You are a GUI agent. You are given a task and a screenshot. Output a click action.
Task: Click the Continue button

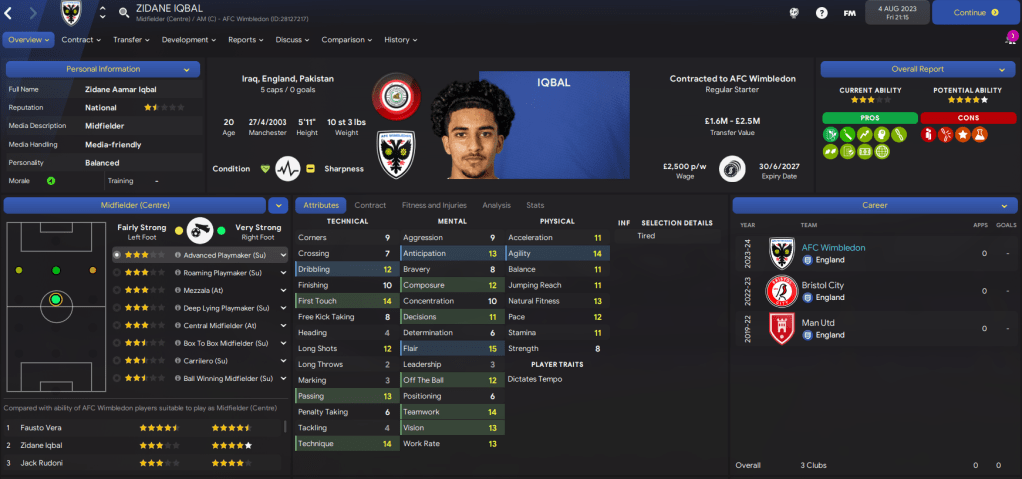[x=975, y=13]
